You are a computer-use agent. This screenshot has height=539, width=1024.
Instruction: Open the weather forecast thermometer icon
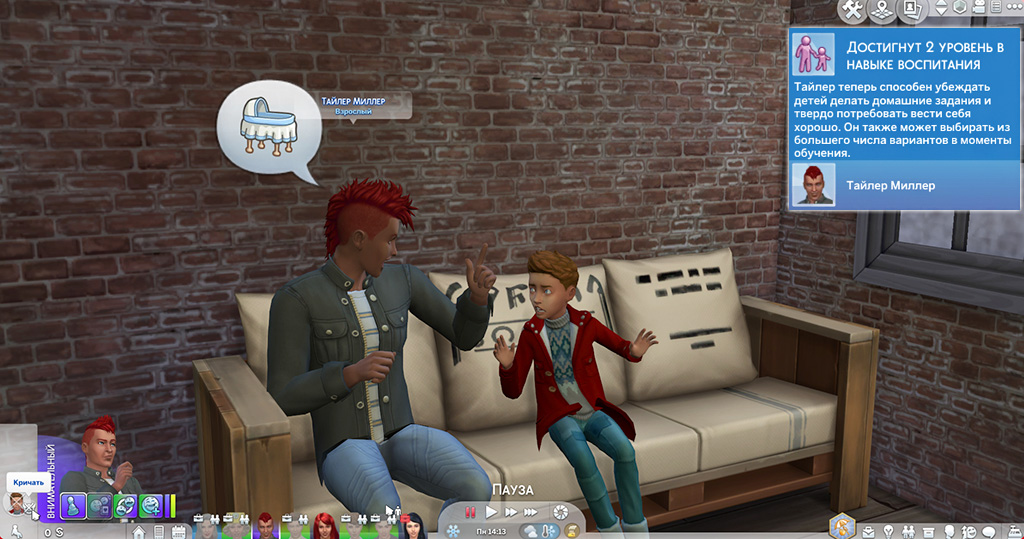pyautogui.click(x=545, y=530)
